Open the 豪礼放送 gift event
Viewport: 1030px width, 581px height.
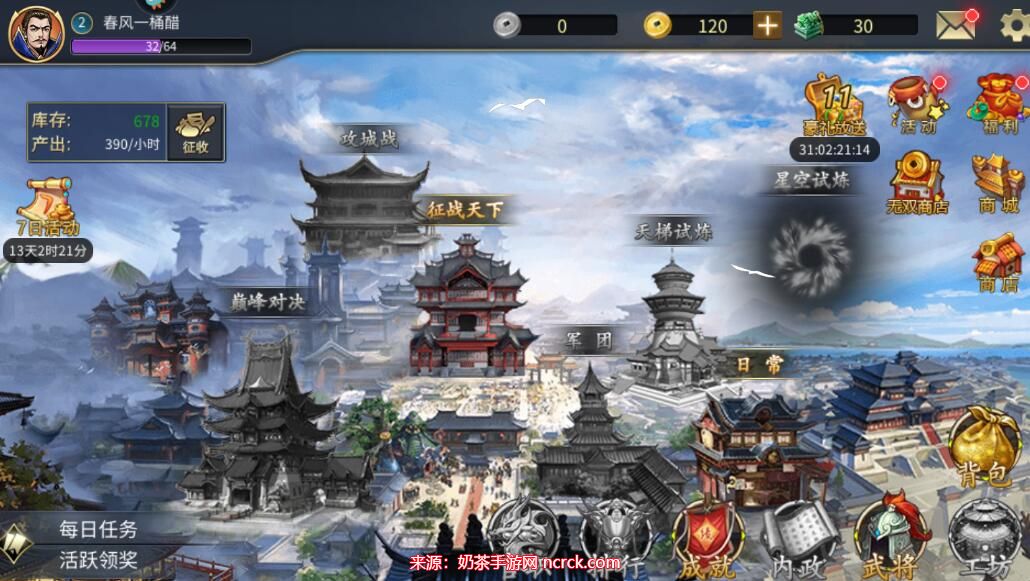pos(833,105)
